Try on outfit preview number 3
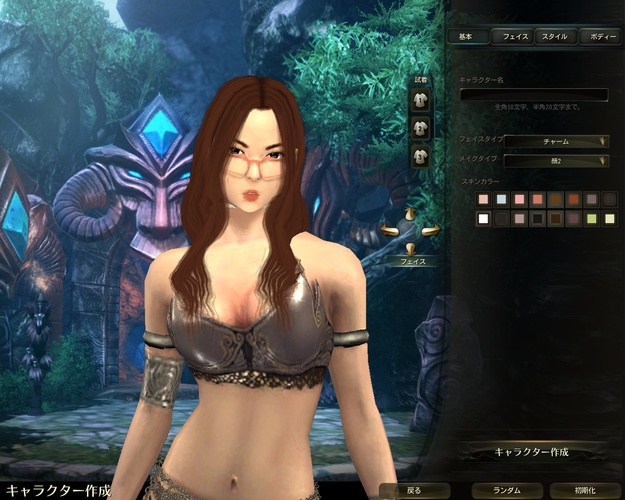The image size is (625, 500). [421, 155]
